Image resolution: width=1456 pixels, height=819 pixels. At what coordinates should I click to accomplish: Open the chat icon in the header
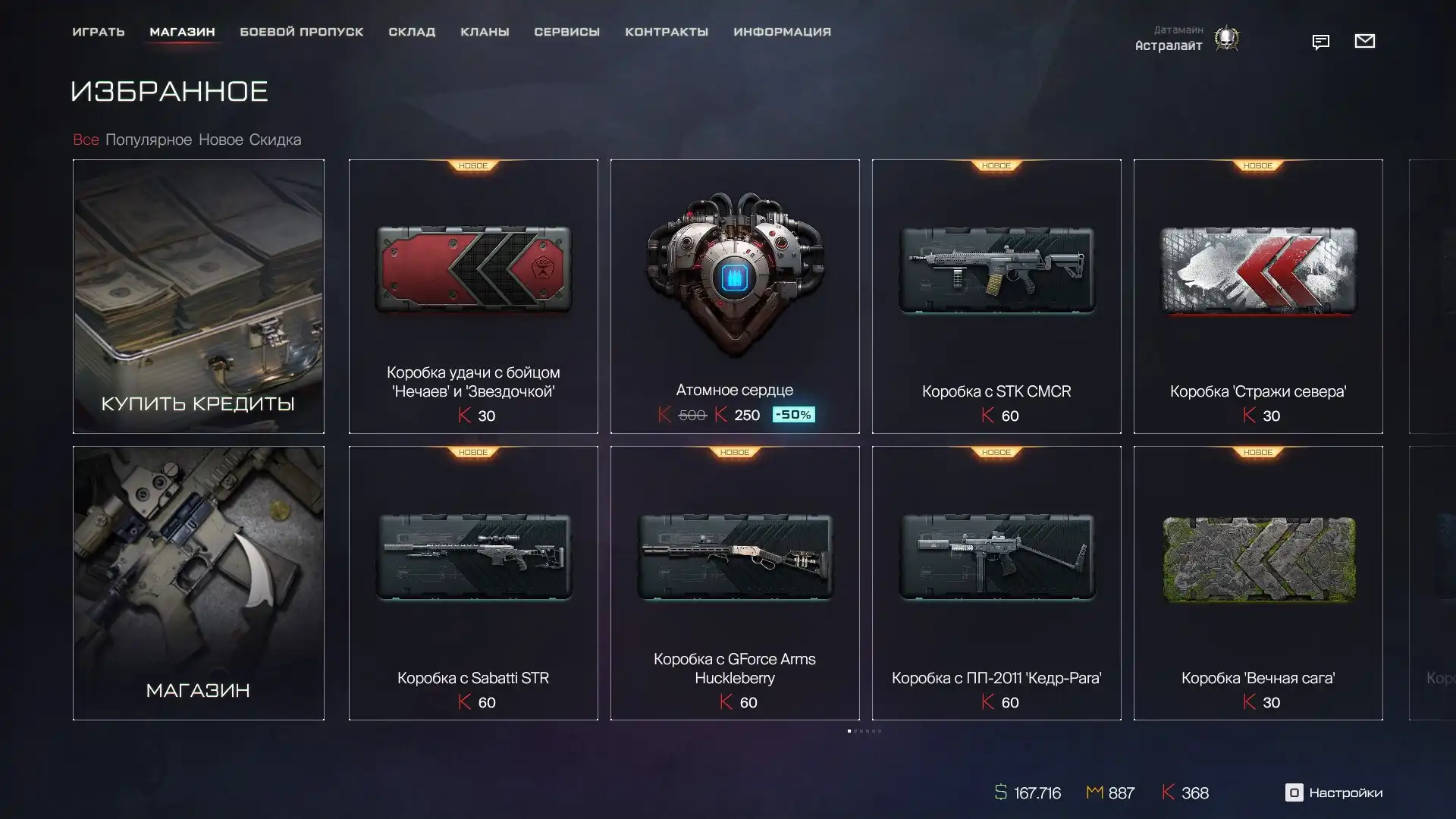pyautogui.click(x=1321, y=42)
